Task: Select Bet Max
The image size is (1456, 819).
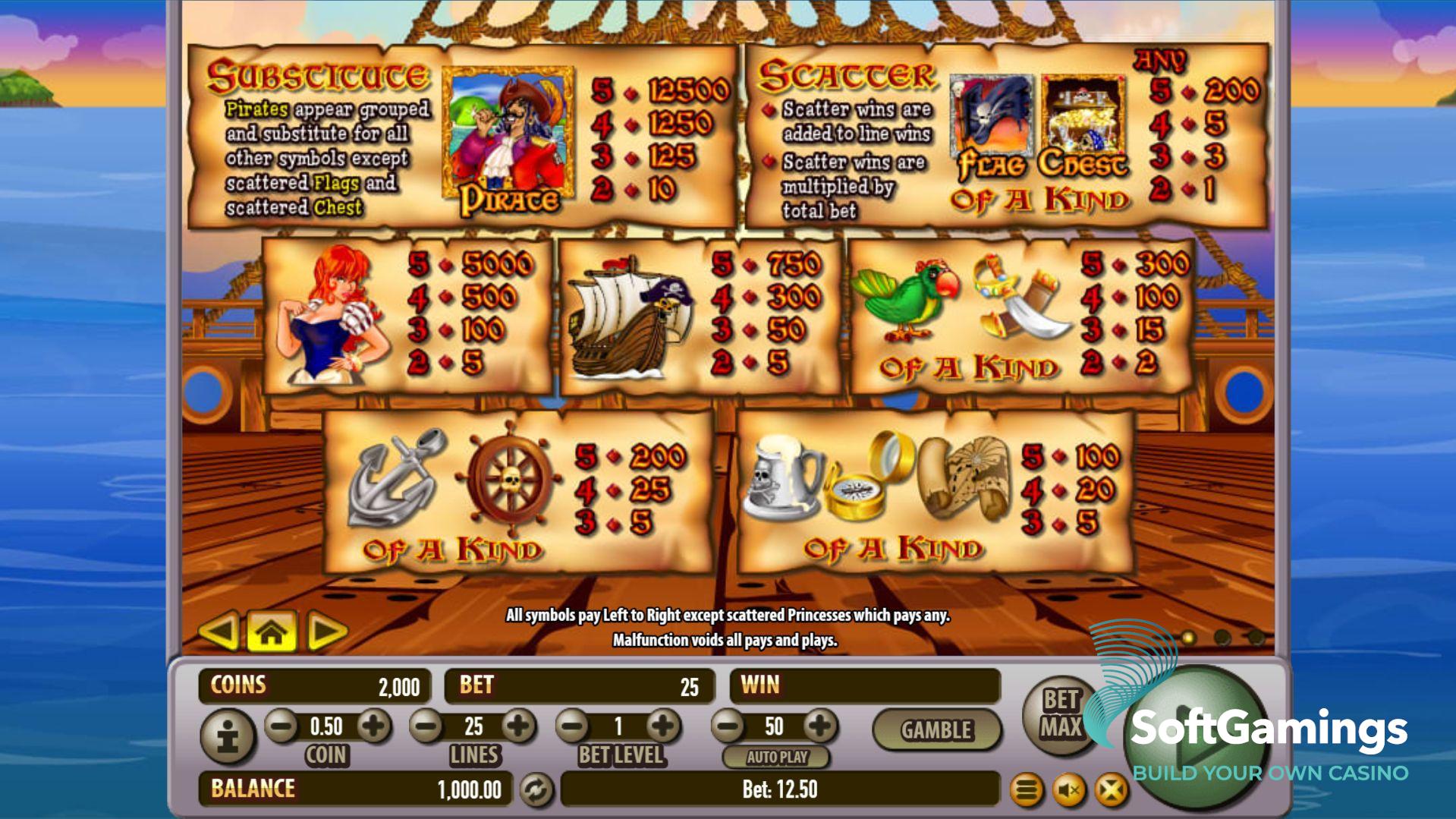Action: pyautogui.click(x=1060, y=713)
